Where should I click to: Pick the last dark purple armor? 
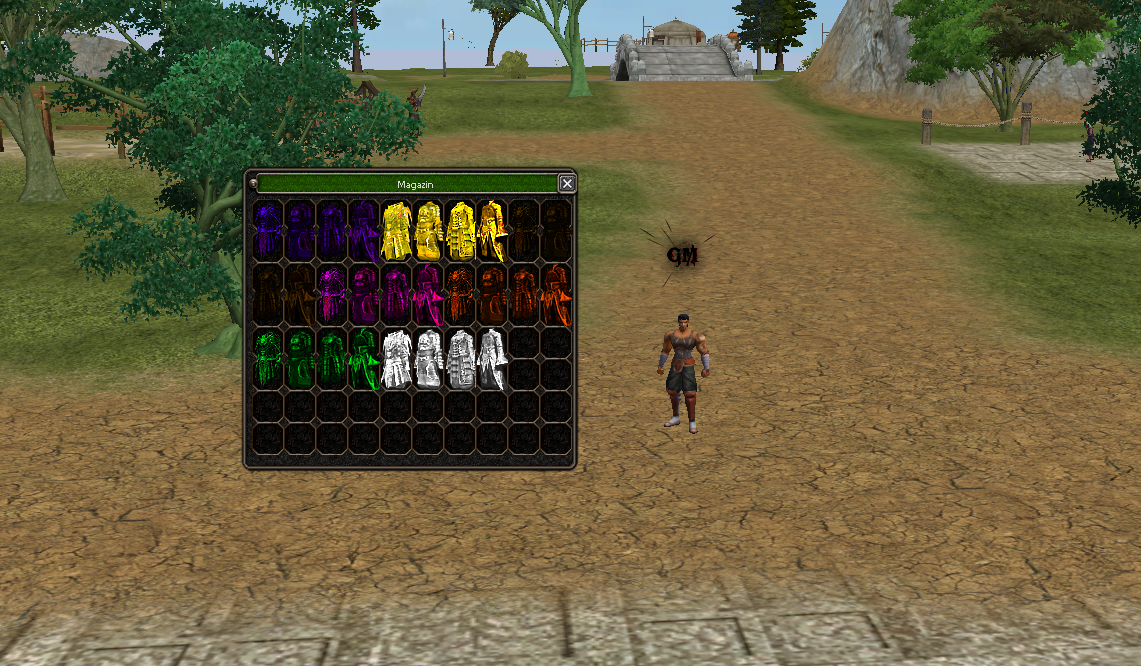pos(363,231)
